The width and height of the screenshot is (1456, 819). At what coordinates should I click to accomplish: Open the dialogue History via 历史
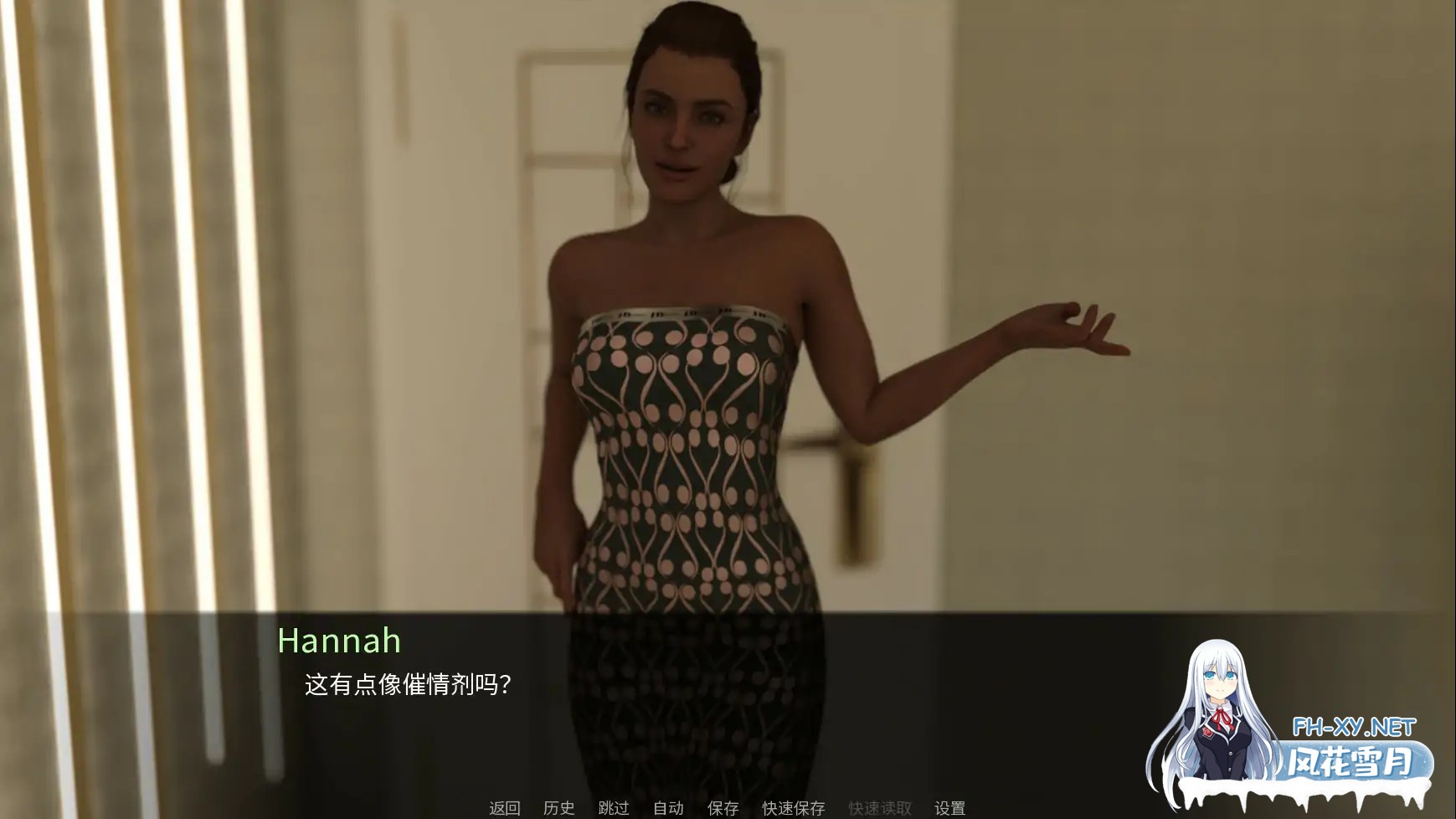tap(558, 808)
